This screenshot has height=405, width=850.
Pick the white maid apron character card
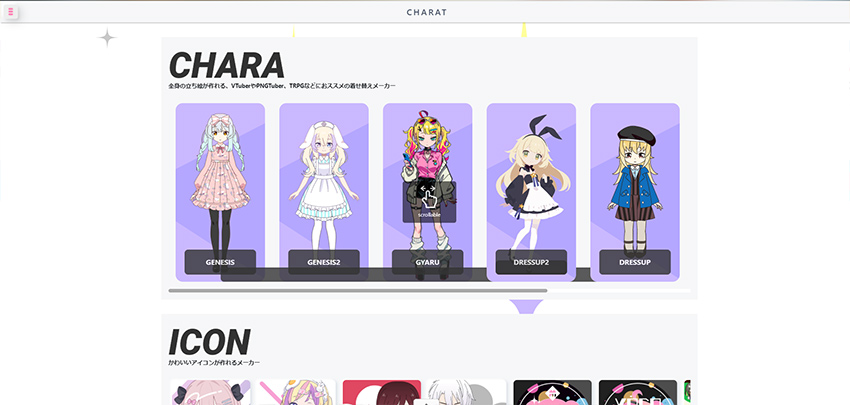coord(324,175)
